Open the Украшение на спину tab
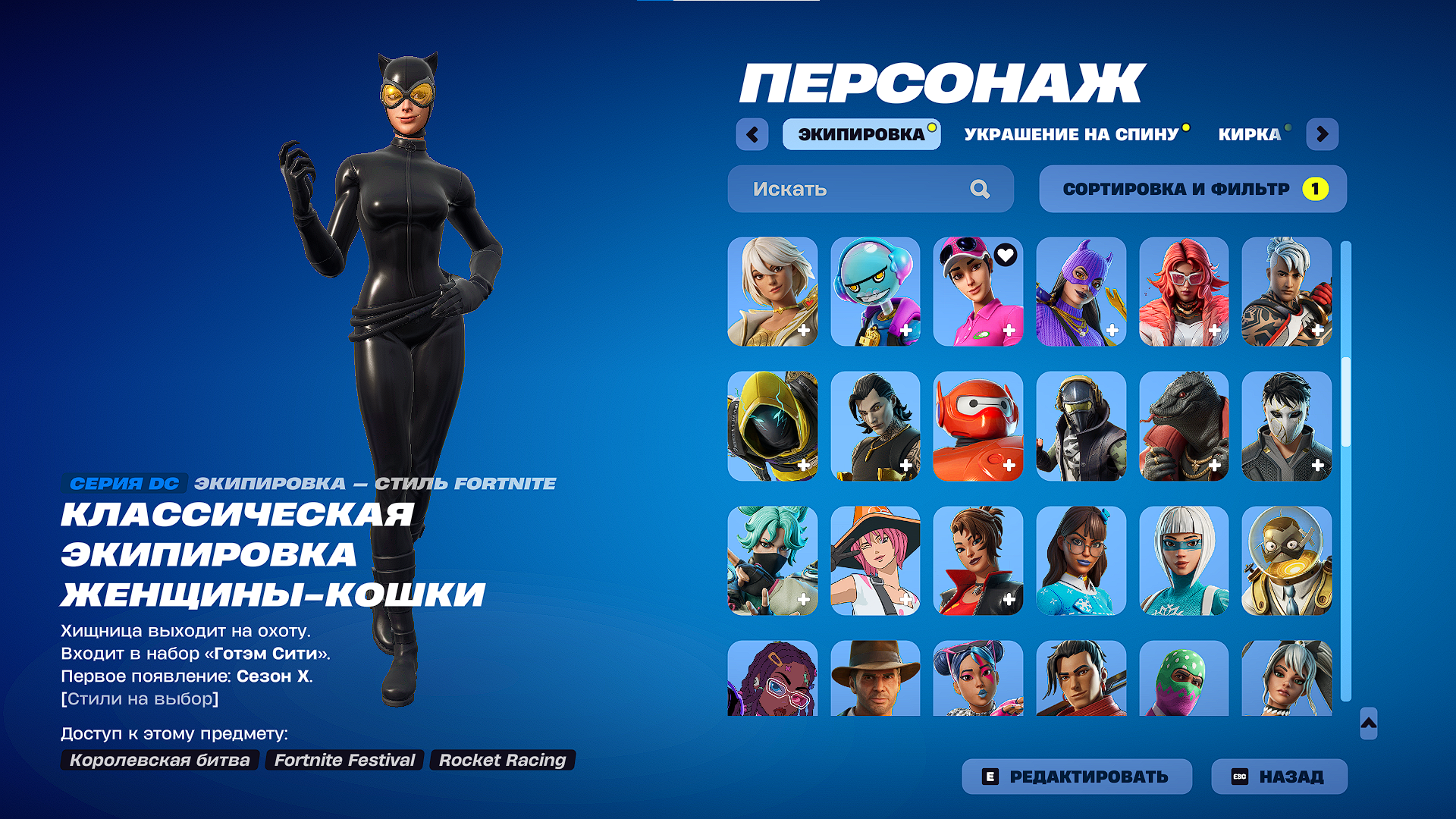This screenshot has height=819, width=1456. click(1072, 134)
